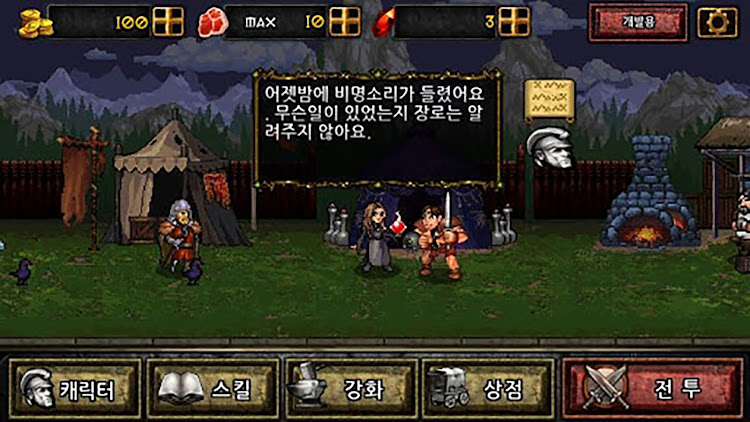The height and width of the screenshot is (422, 750).
Task: Click the red 개발용 button
Action: pos(637,22)
